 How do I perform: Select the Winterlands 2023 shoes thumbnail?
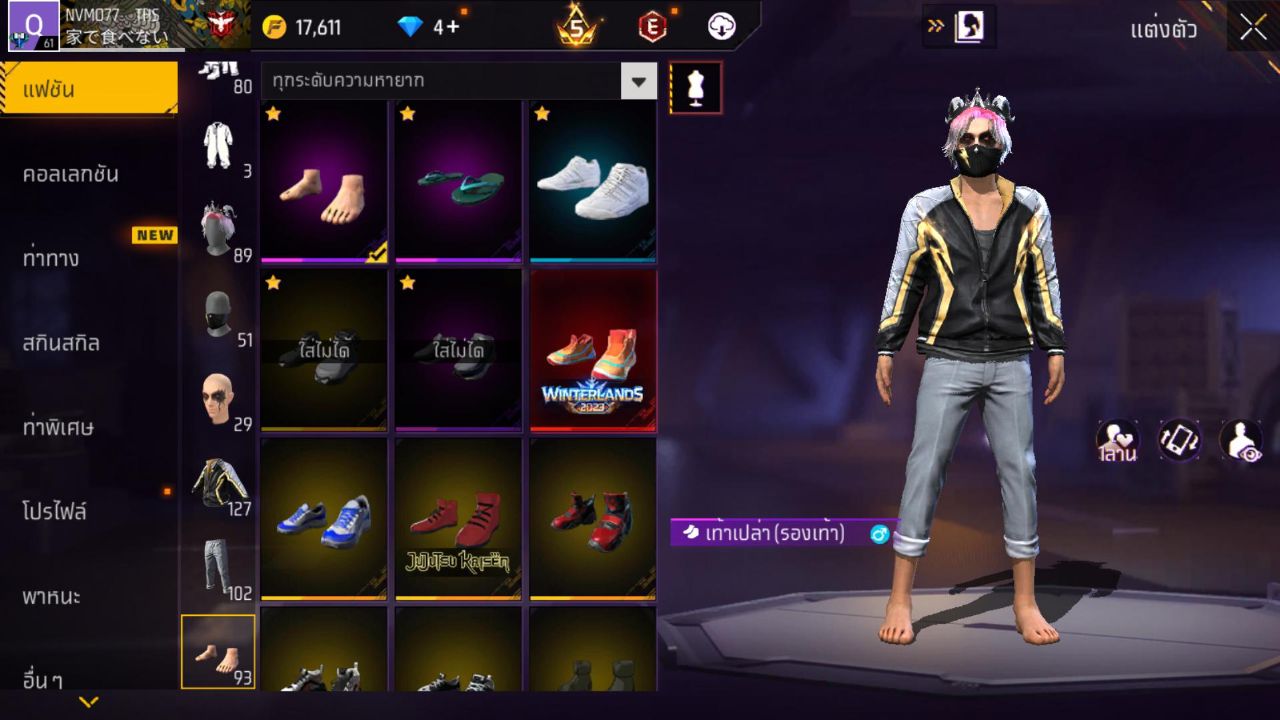point(591,350)
